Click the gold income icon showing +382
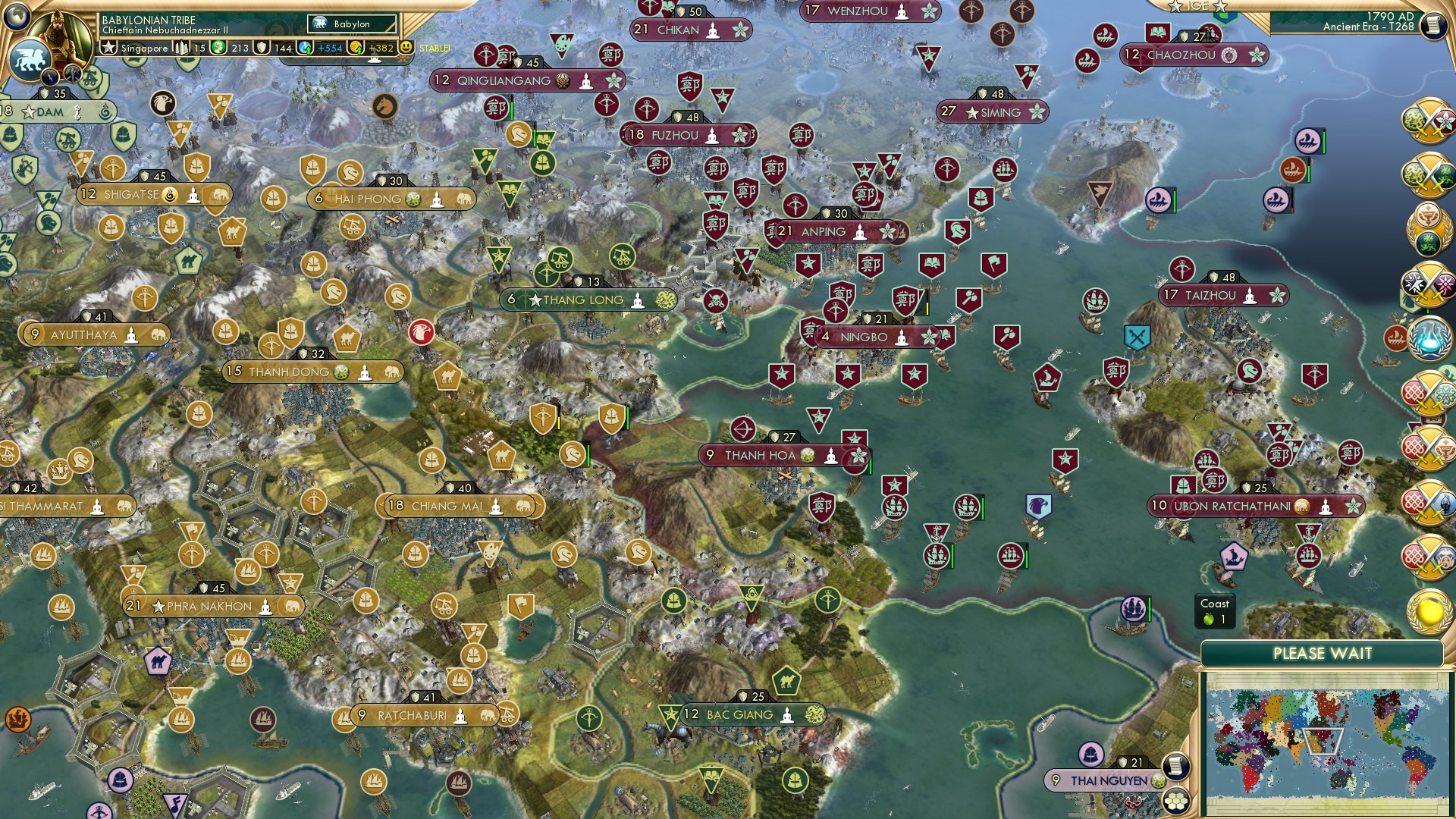 coord(353,48)
